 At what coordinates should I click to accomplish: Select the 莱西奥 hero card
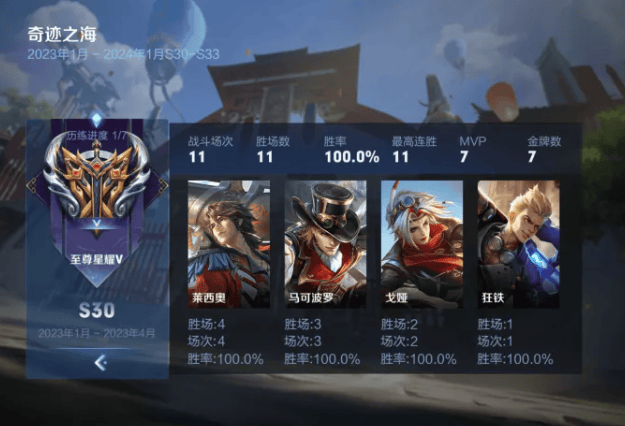229,243
